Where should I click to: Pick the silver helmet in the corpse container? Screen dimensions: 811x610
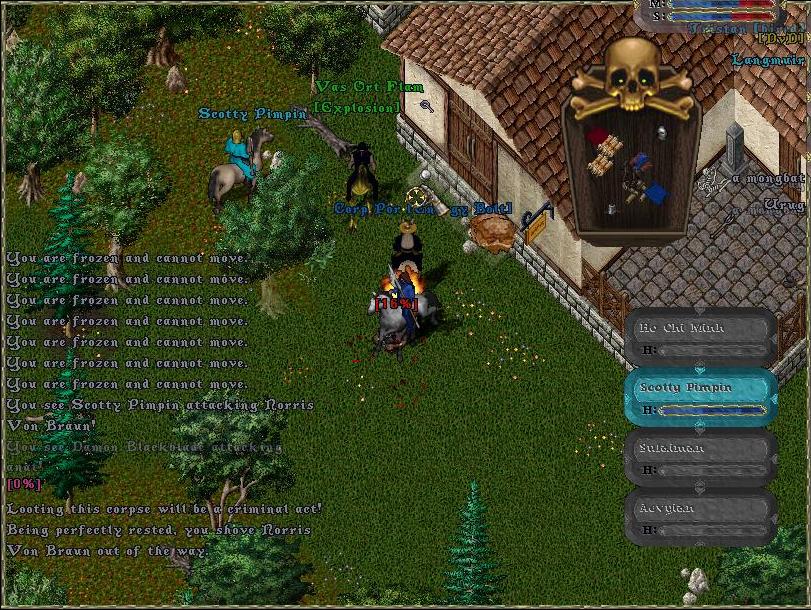661,131
